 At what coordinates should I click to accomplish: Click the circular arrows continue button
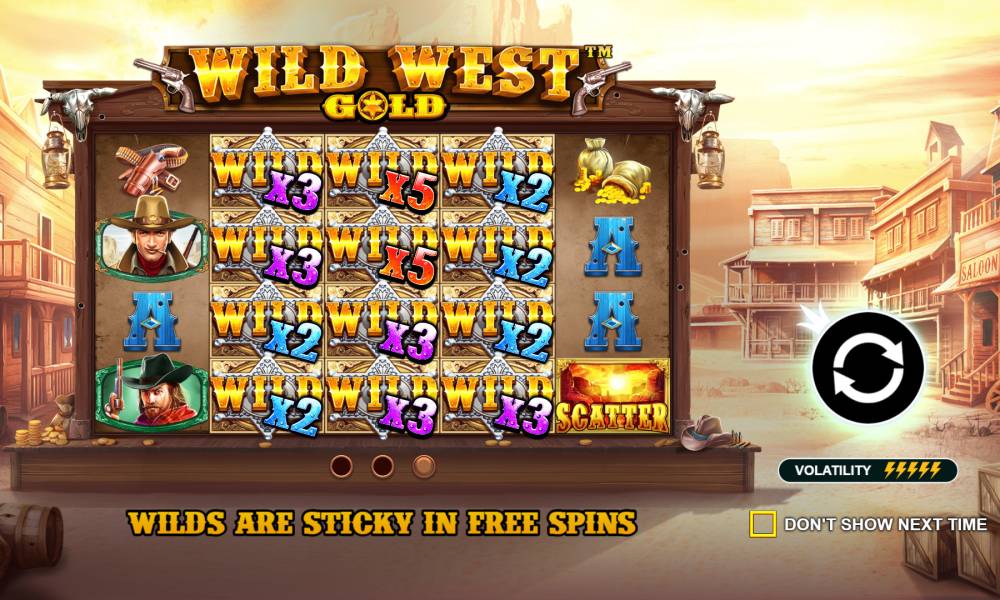pos(866,368)
